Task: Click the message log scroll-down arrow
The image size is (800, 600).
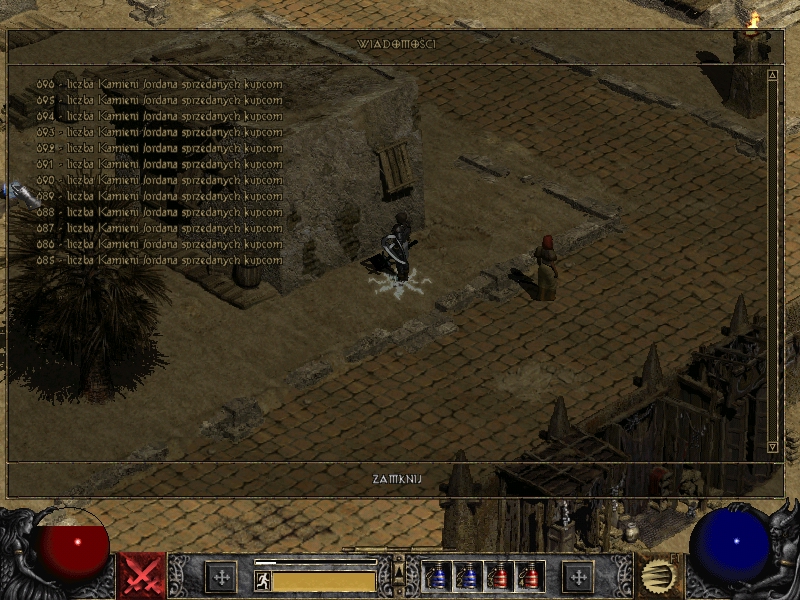Action: tap(772, 447)
